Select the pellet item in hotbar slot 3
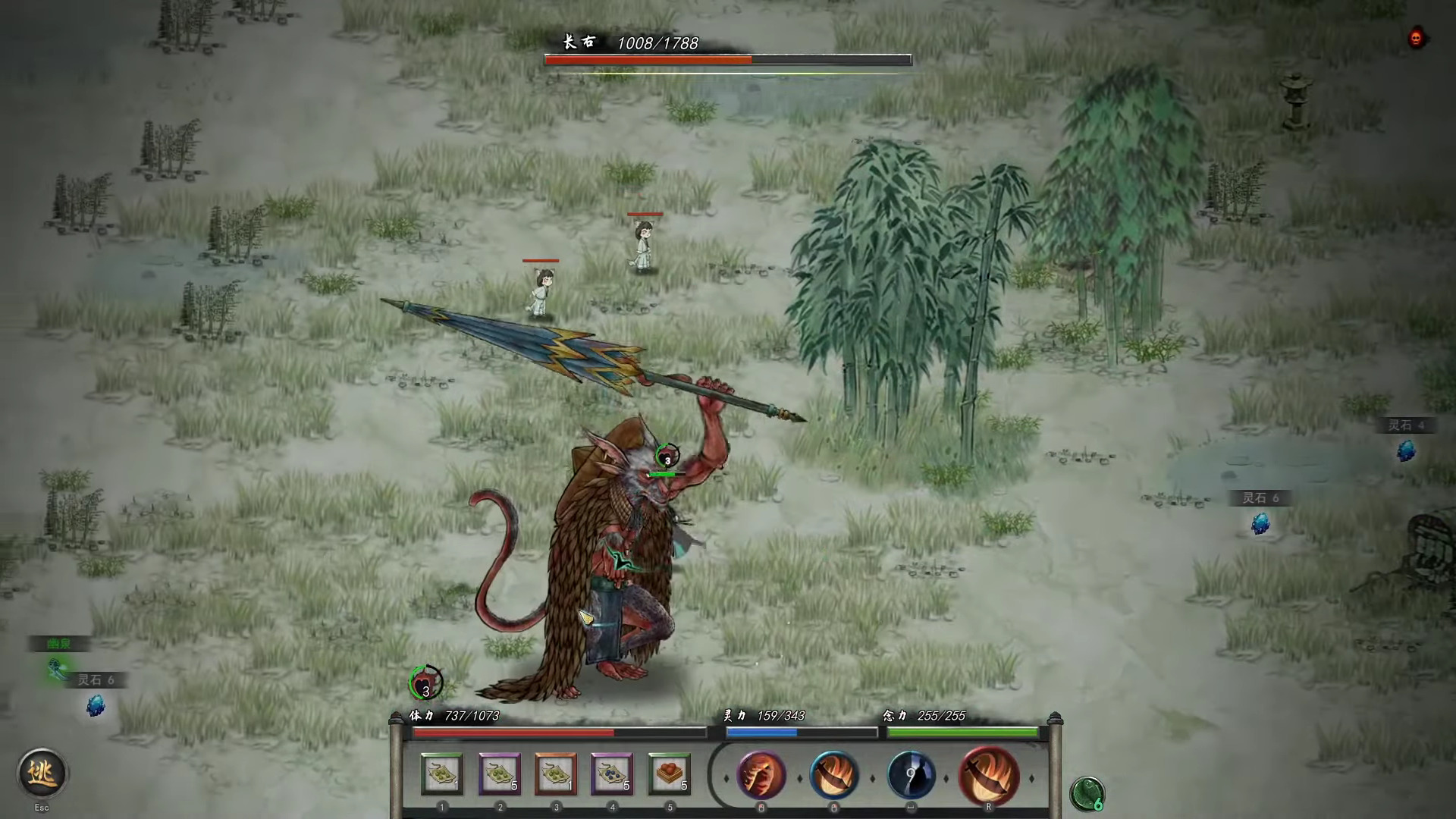Image resolution: width=1456 pixels, height=819 pixels. (x=556, y=774)
